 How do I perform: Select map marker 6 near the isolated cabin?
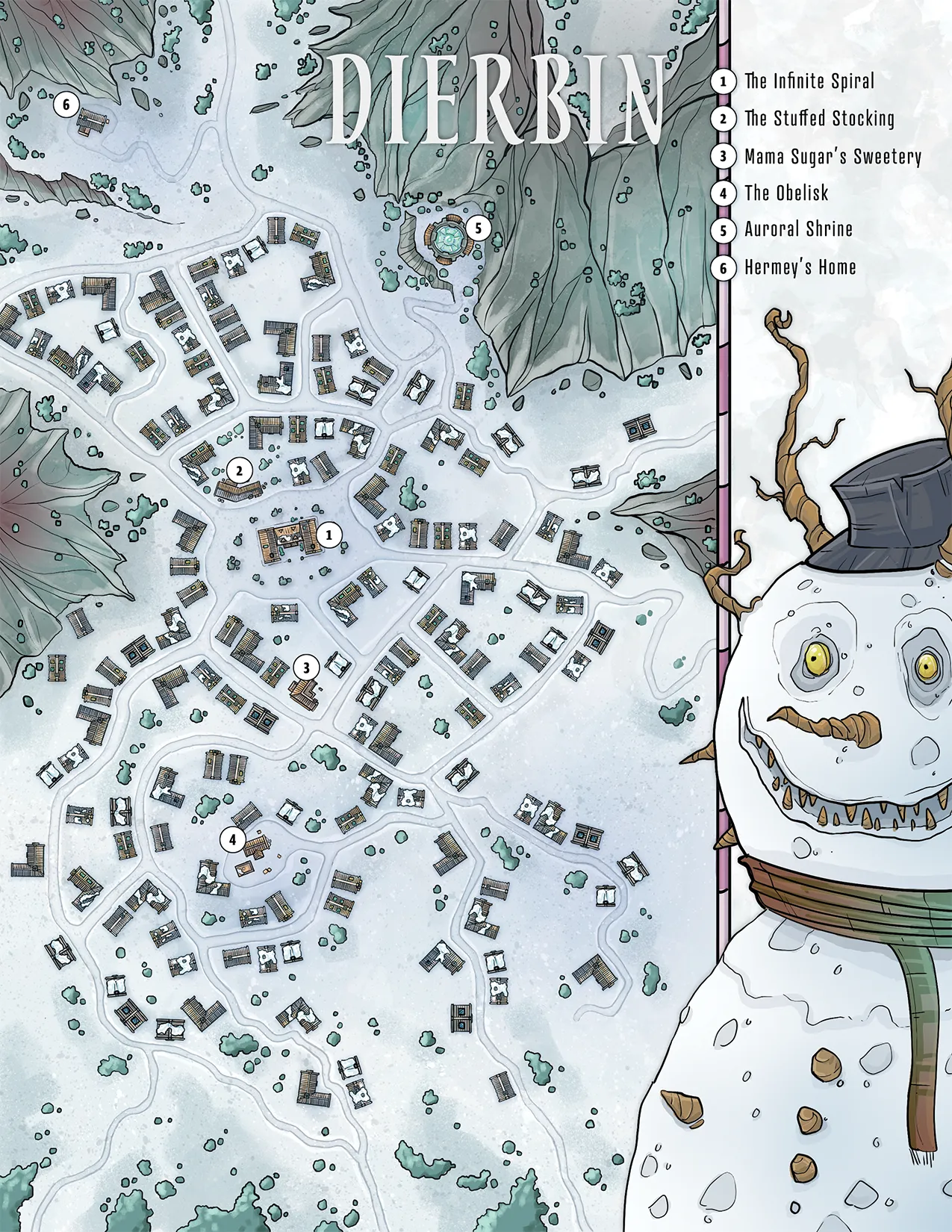(66, 105)
